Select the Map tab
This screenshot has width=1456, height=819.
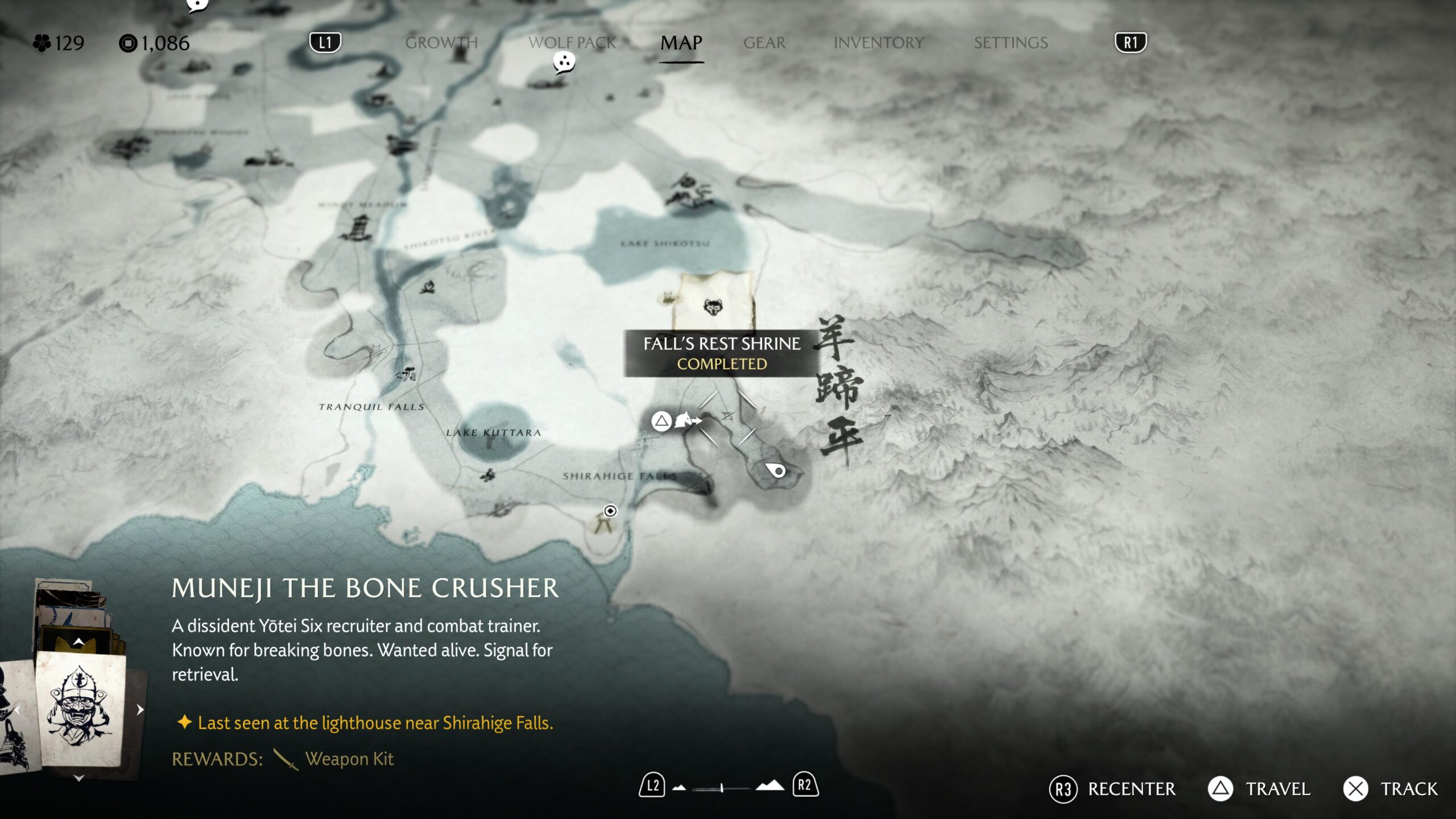[681, 43]
